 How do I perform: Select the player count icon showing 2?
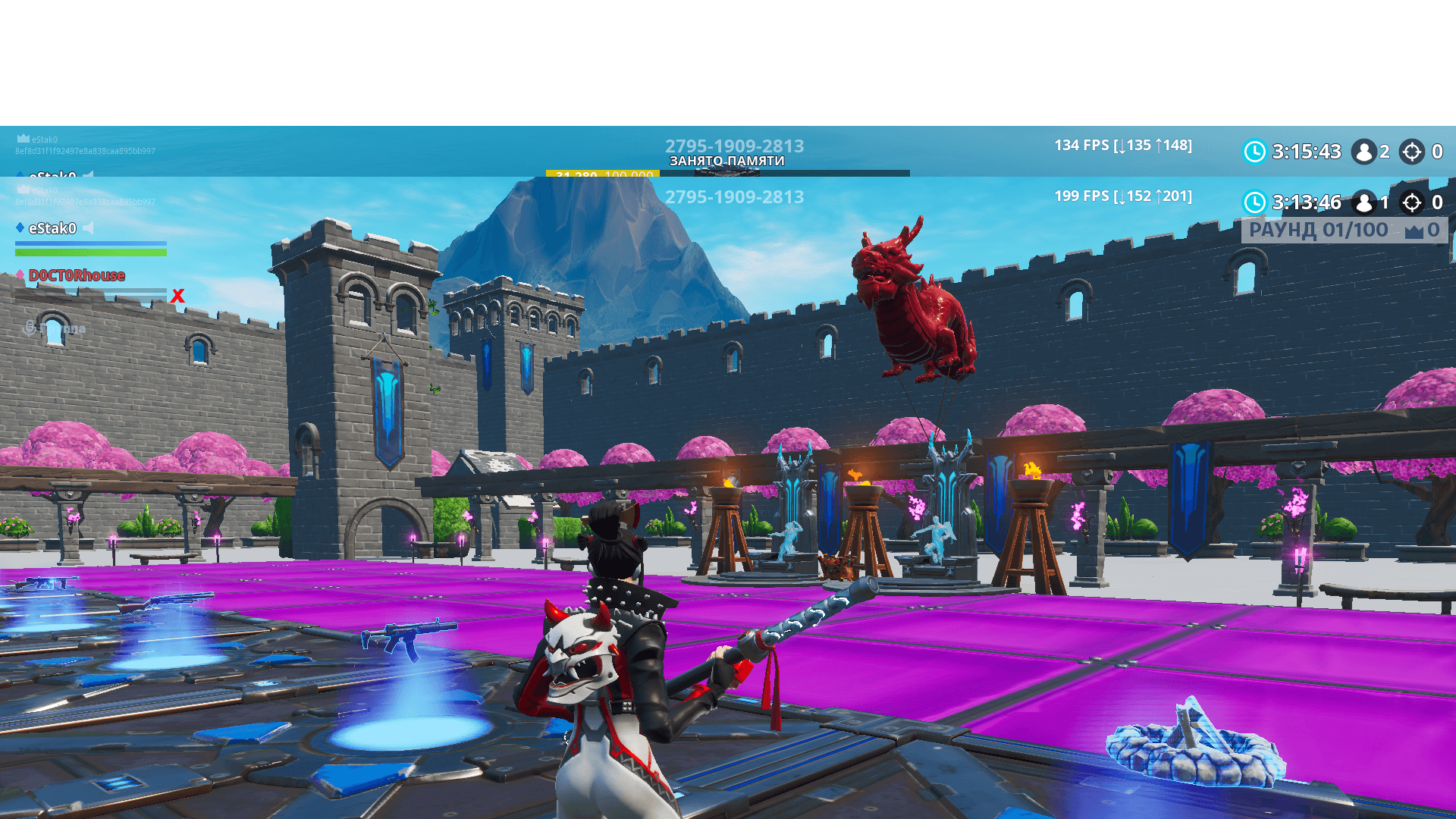tap(1364, 152)
